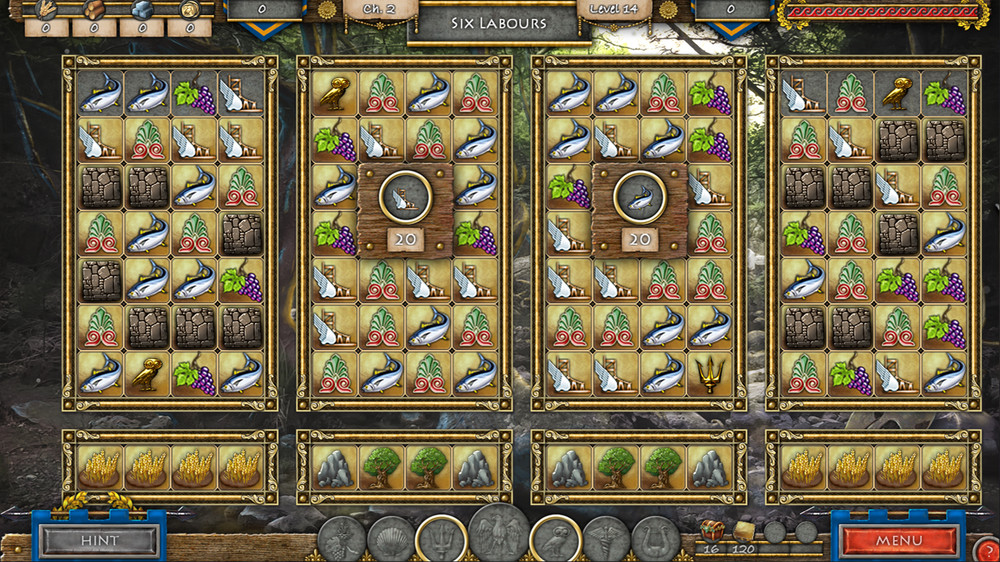
Task: Trigger the lyre coin power-up
Action: coord(655,540)
